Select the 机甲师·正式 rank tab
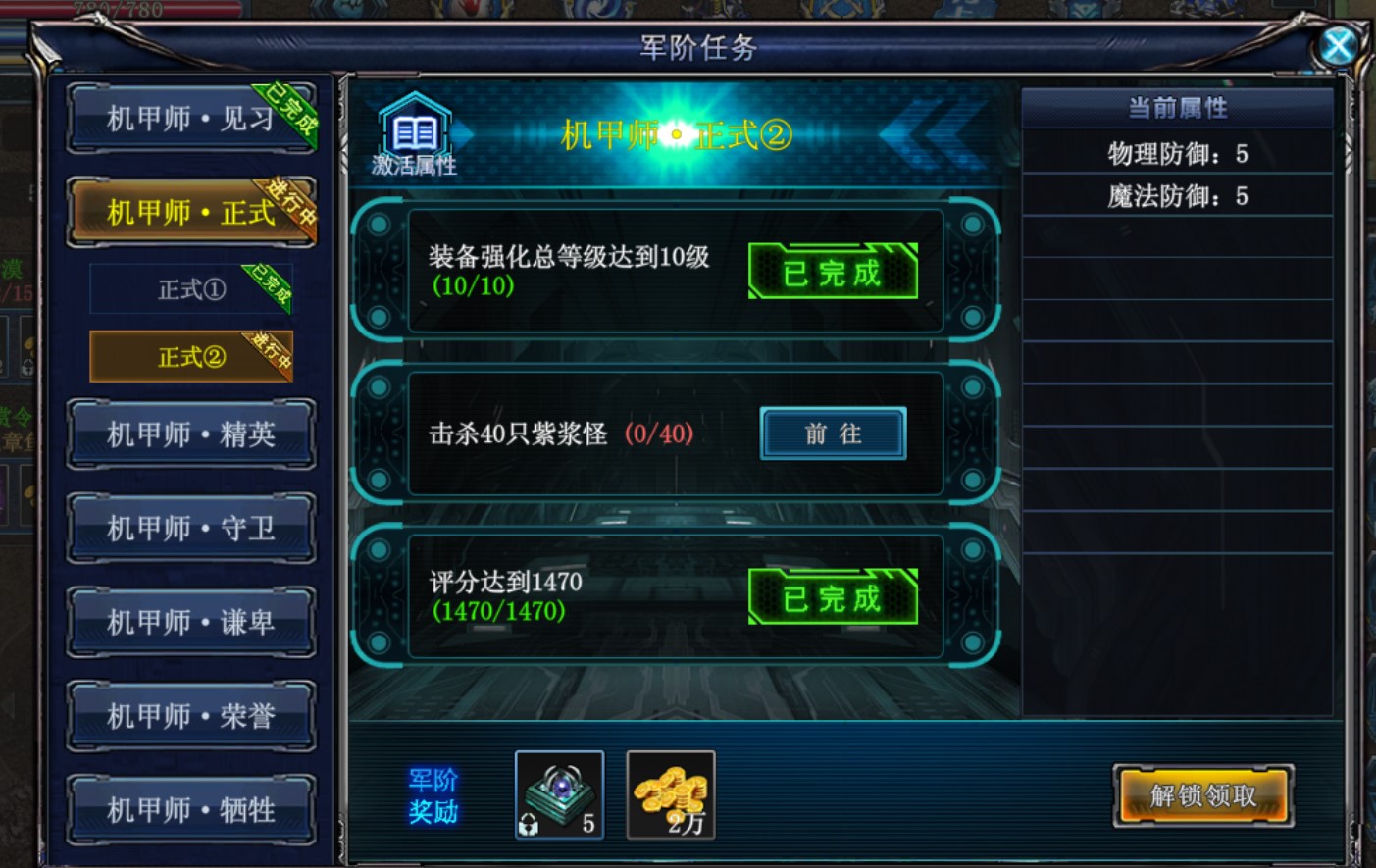The width and height of the screenshot is (1376, 868). [191, 212]
